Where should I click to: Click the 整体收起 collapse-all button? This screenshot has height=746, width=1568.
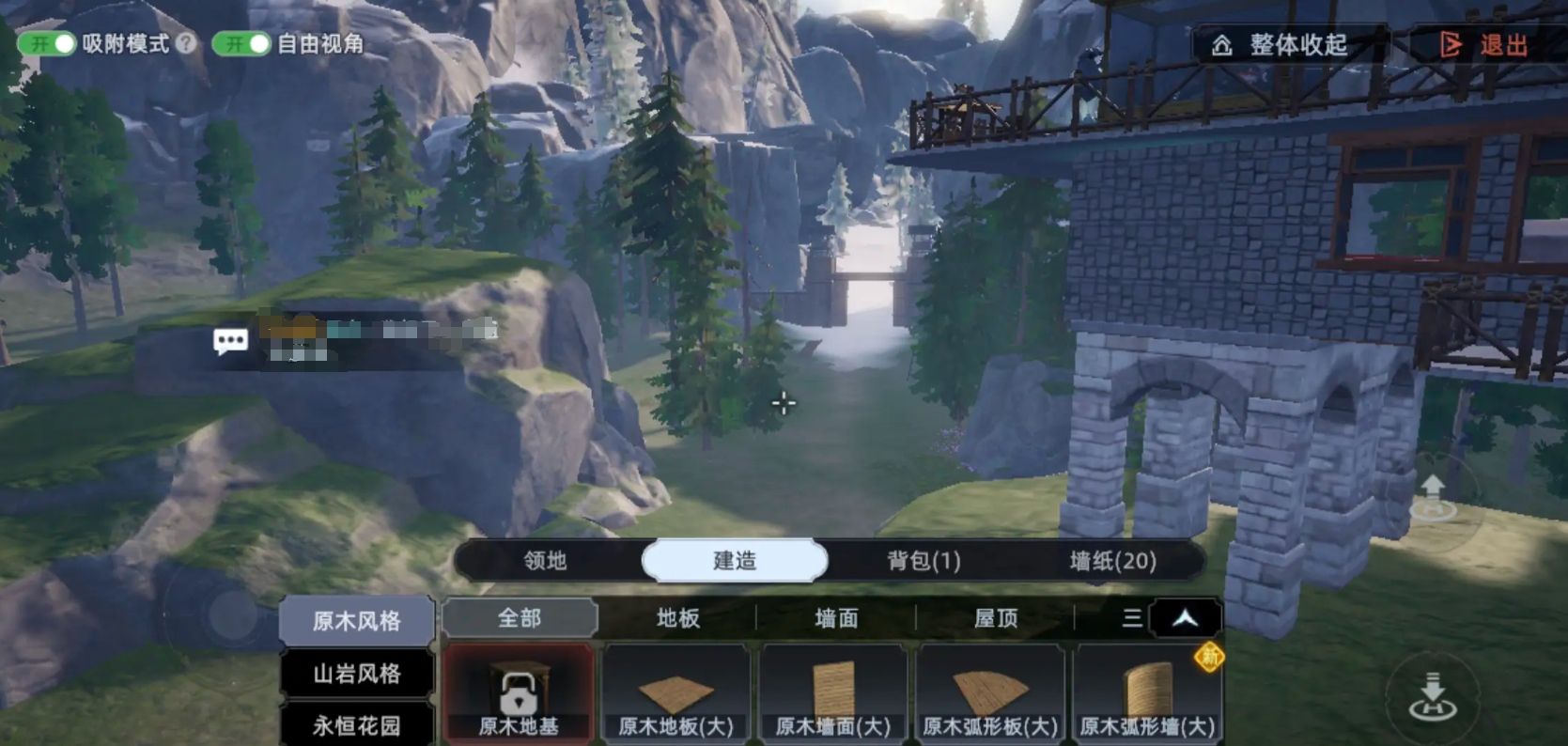pos(1283,45)
